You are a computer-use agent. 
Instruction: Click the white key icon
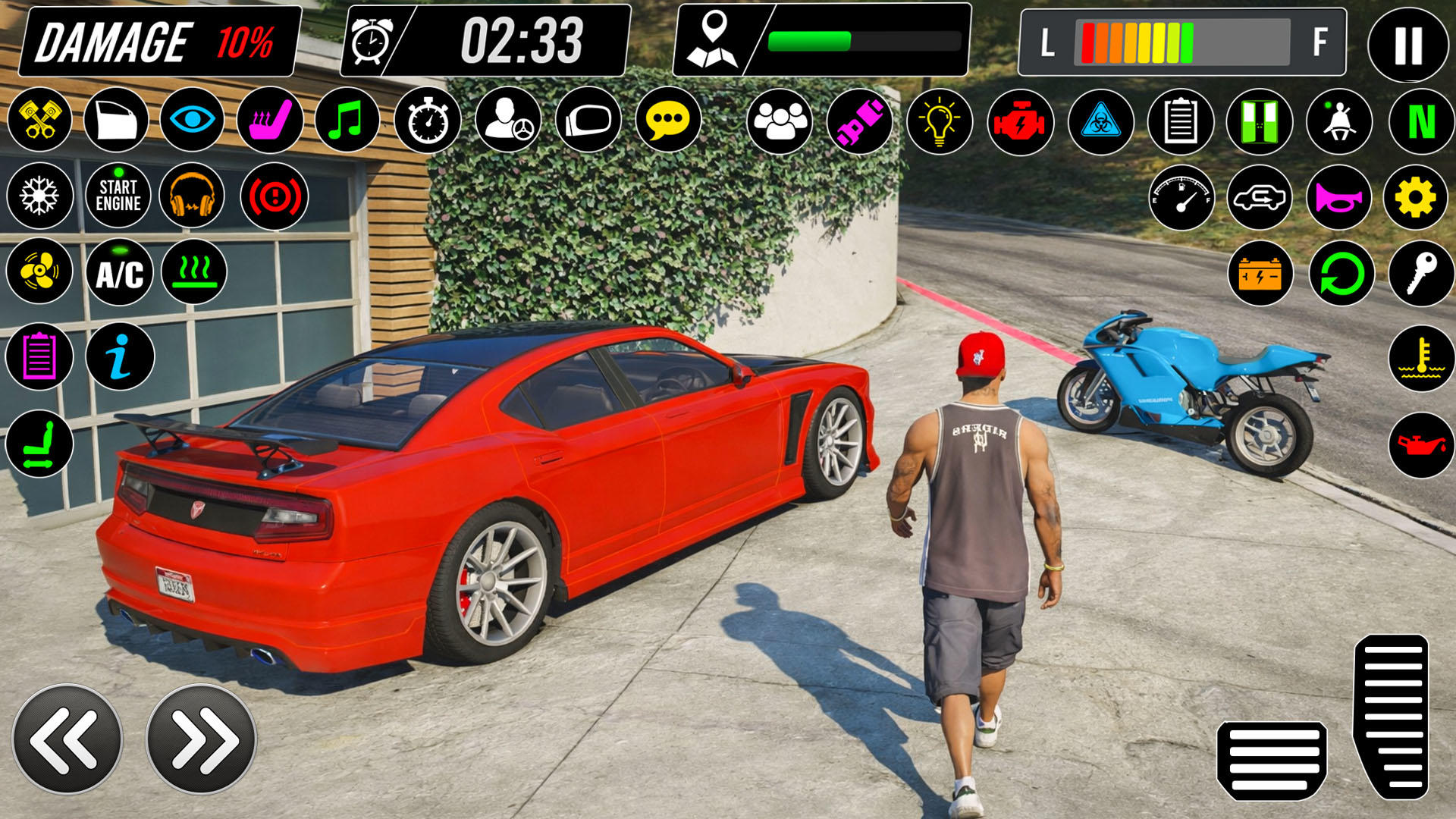(1421, 273)
